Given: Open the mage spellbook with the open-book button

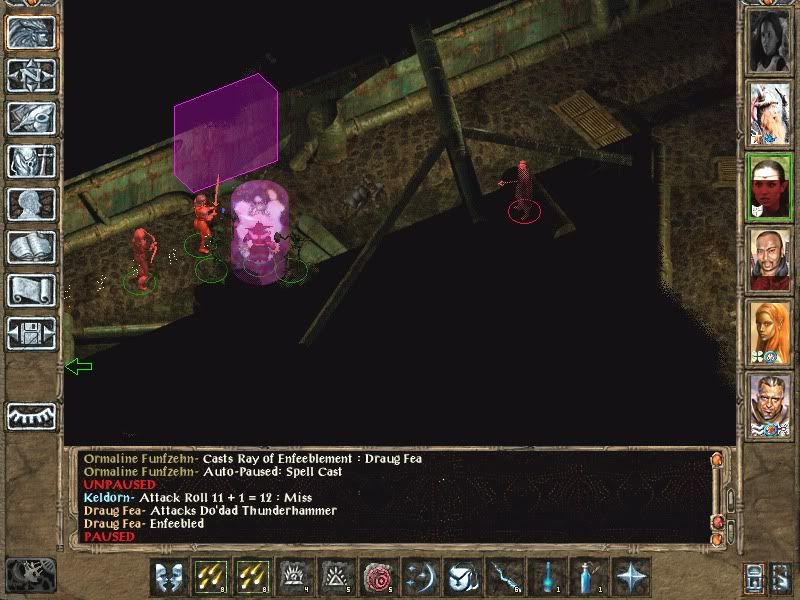Looking at the screenshot, I should pos(31,247).
